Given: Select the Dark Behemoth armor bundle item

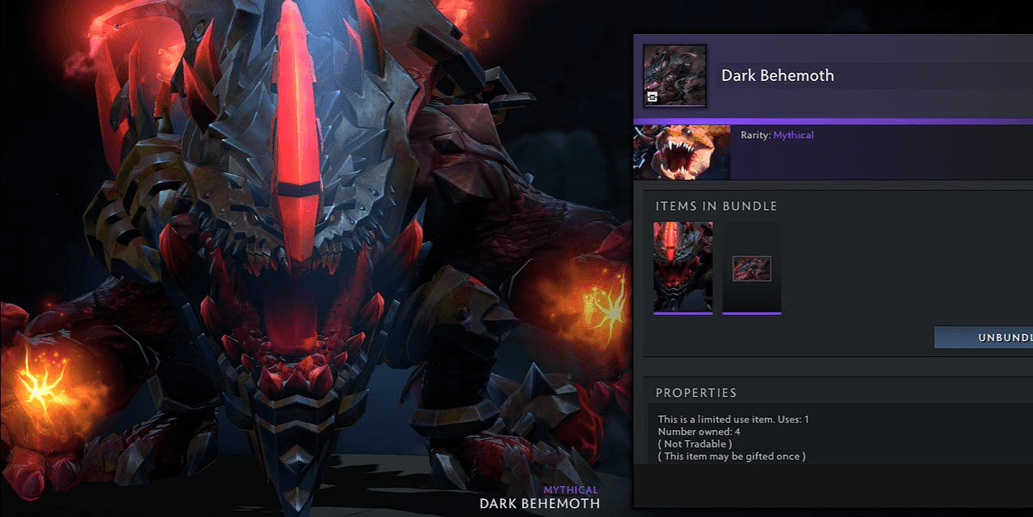Looking at the screenshot, I should [x=683, y=267].
